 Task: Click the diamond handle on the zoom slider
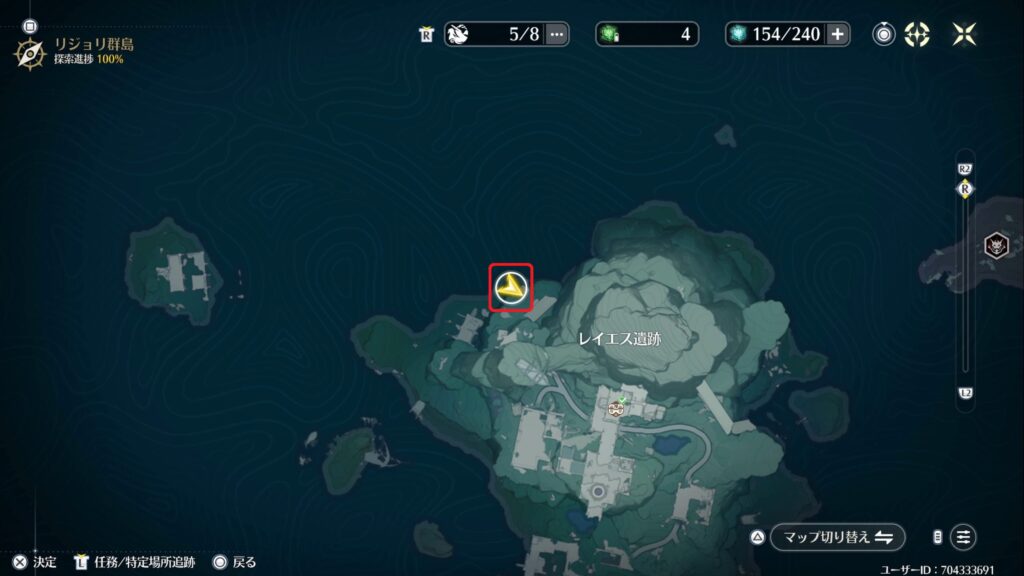click(x=965, y=188)
